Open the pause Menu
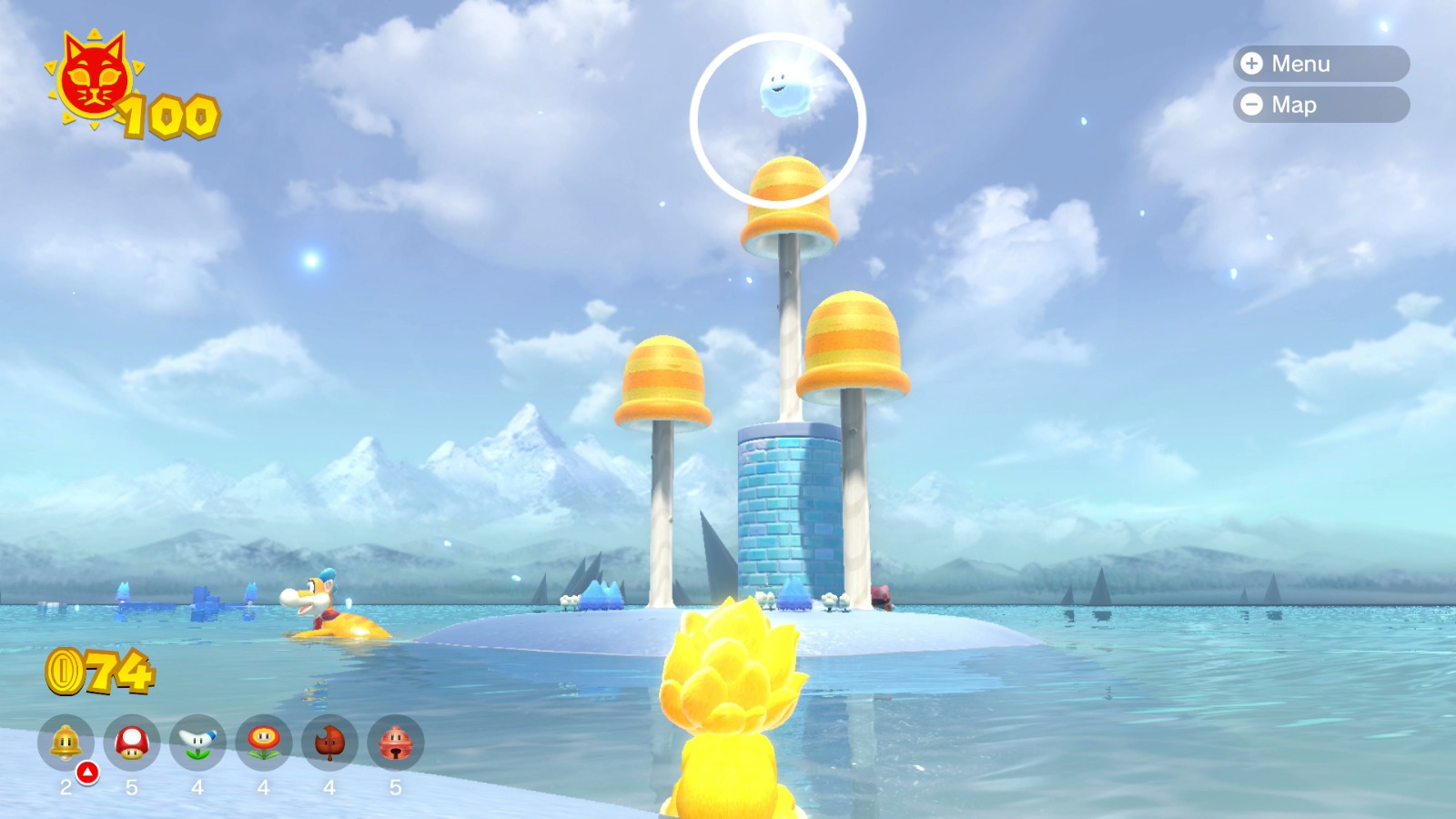1456x819 pixels. [x=1319, y=64]
